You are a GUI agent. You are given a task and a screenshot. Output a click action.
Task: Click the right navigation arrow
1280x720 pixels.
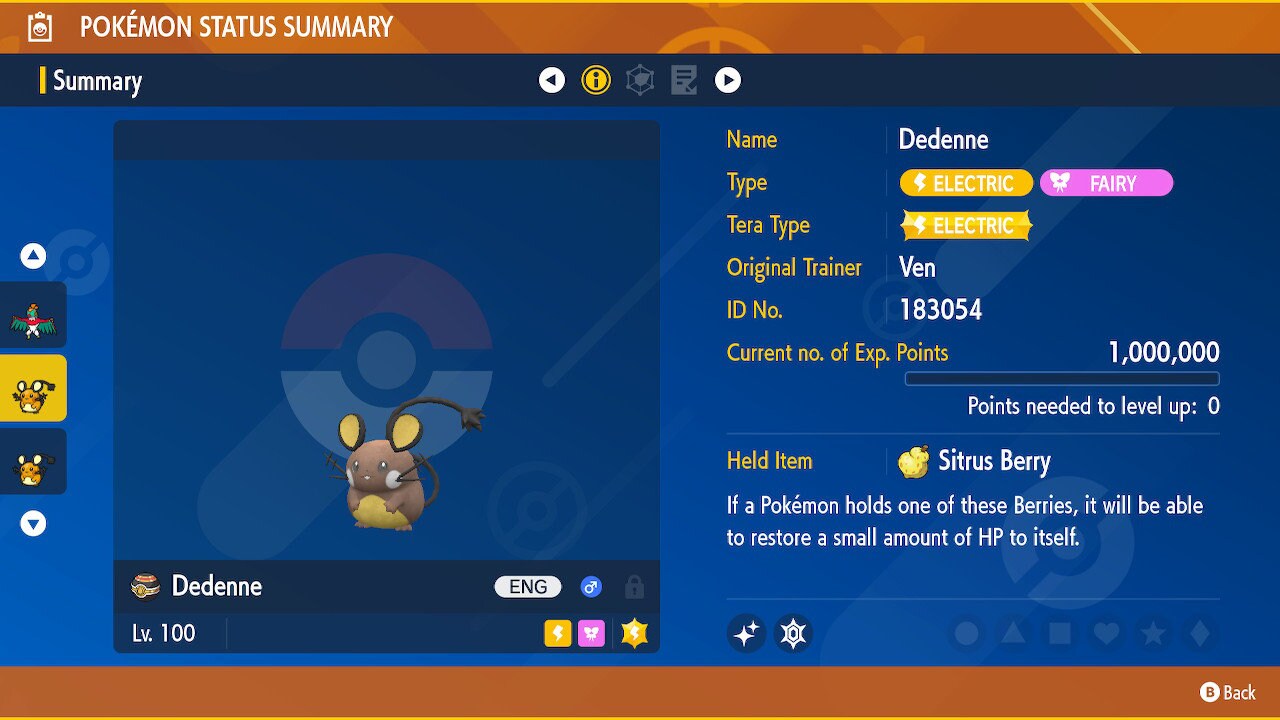pos(728,80)
